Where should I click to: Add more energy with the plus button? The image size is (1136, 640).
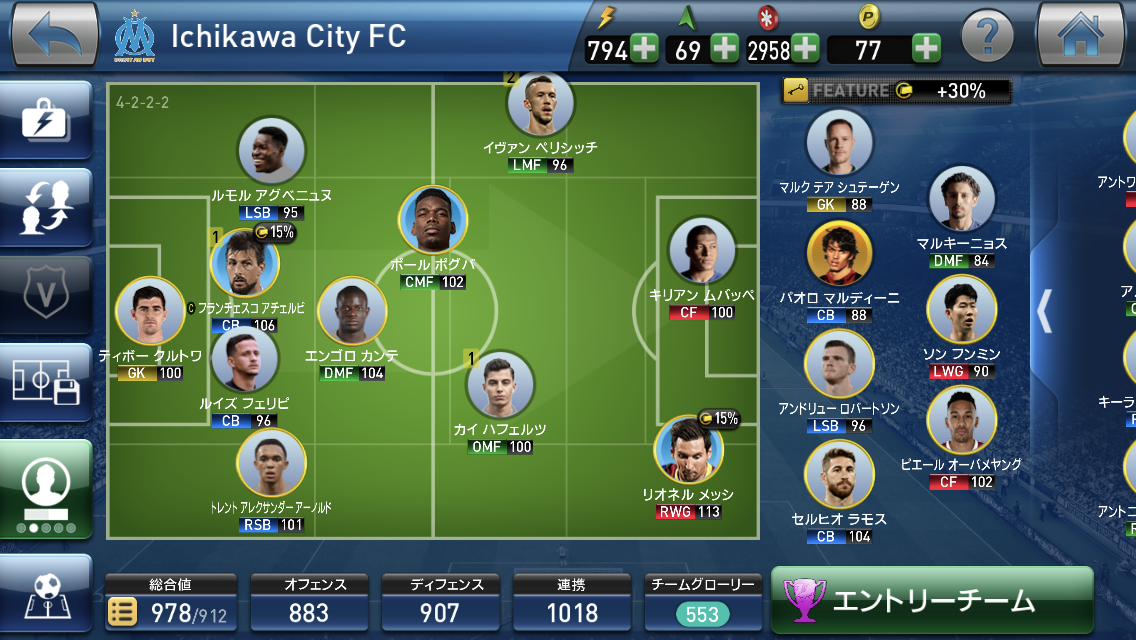[644, 49]
